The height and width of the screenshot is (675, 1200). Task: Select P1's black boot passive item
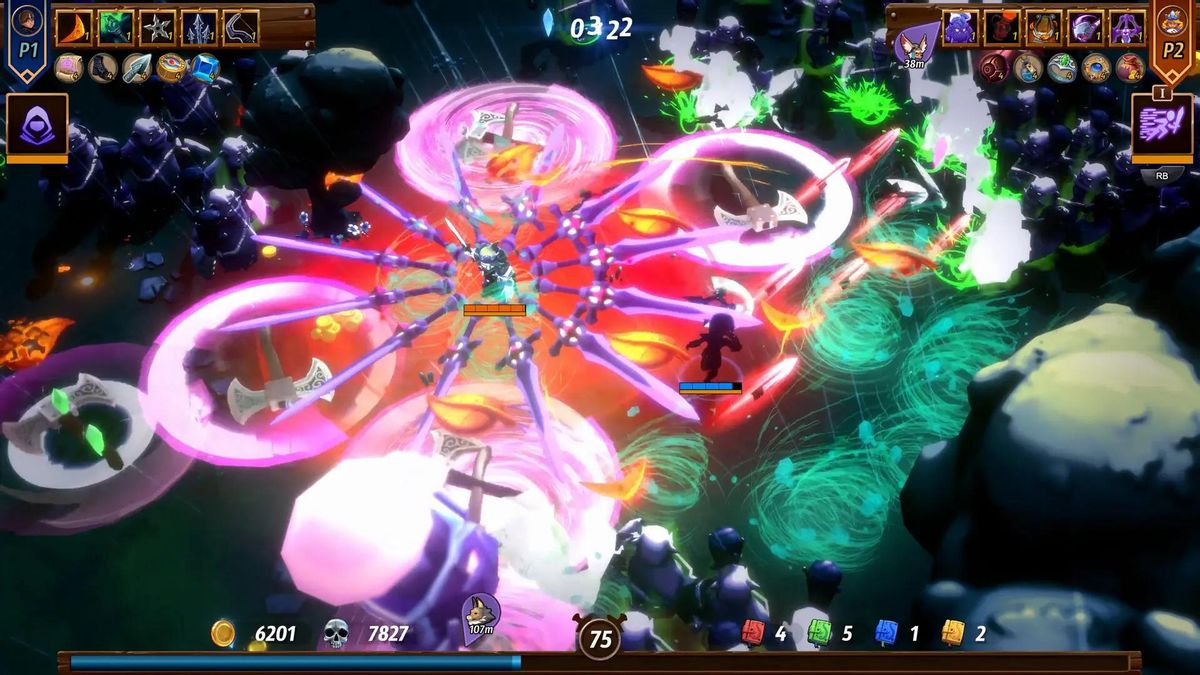(x=102, y=68)
